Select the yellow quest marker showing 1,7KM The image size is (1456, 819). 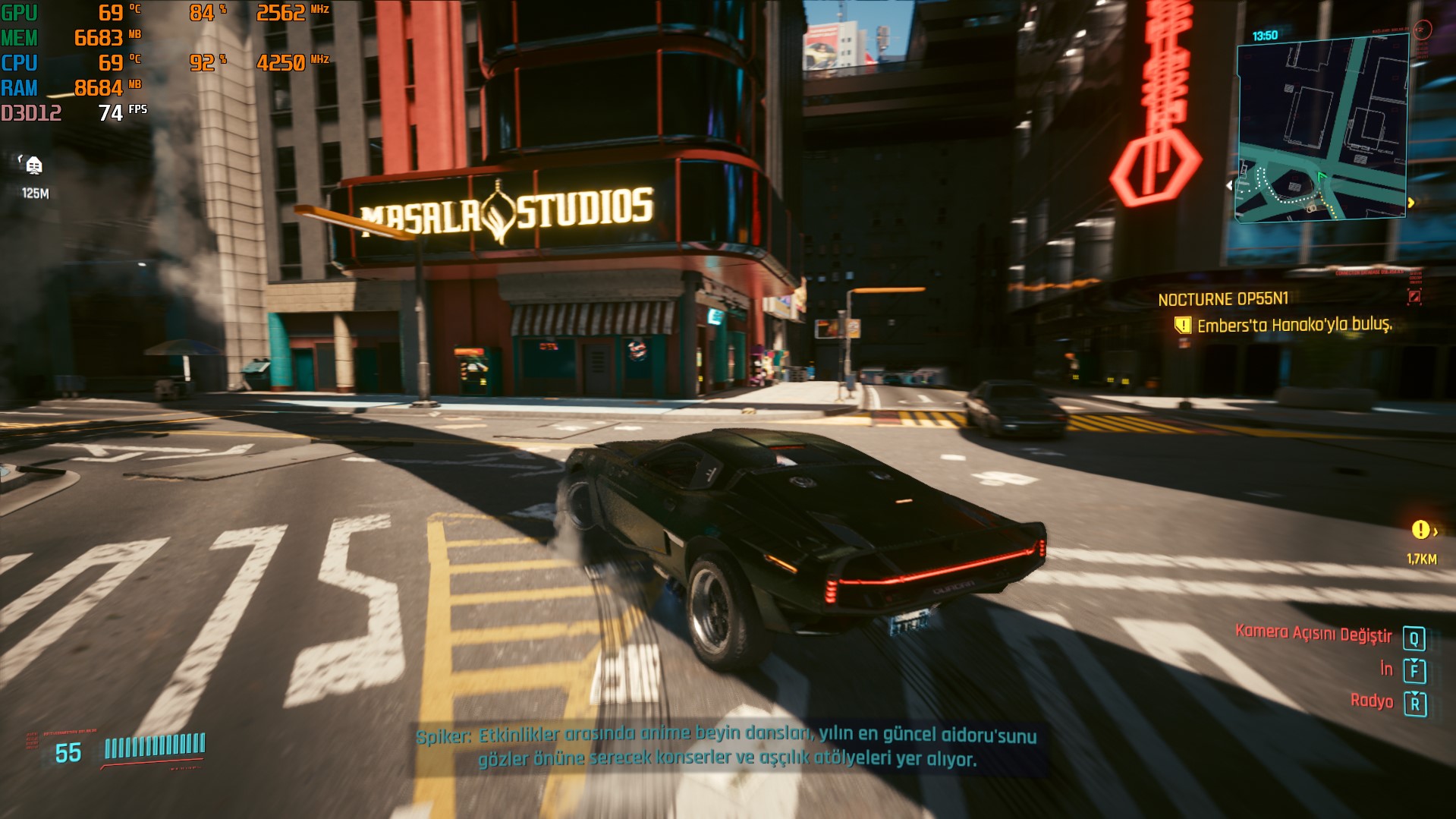pyautogui.click(x=1420, y=531)
